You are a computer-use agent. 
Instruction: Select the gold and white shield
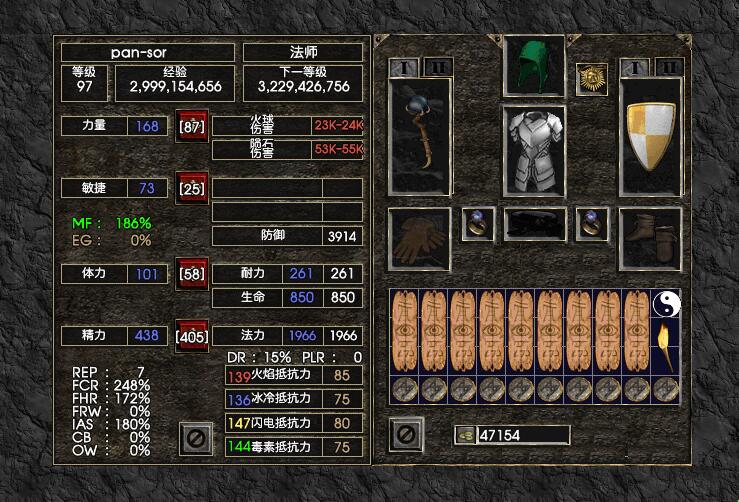(650, 135)
